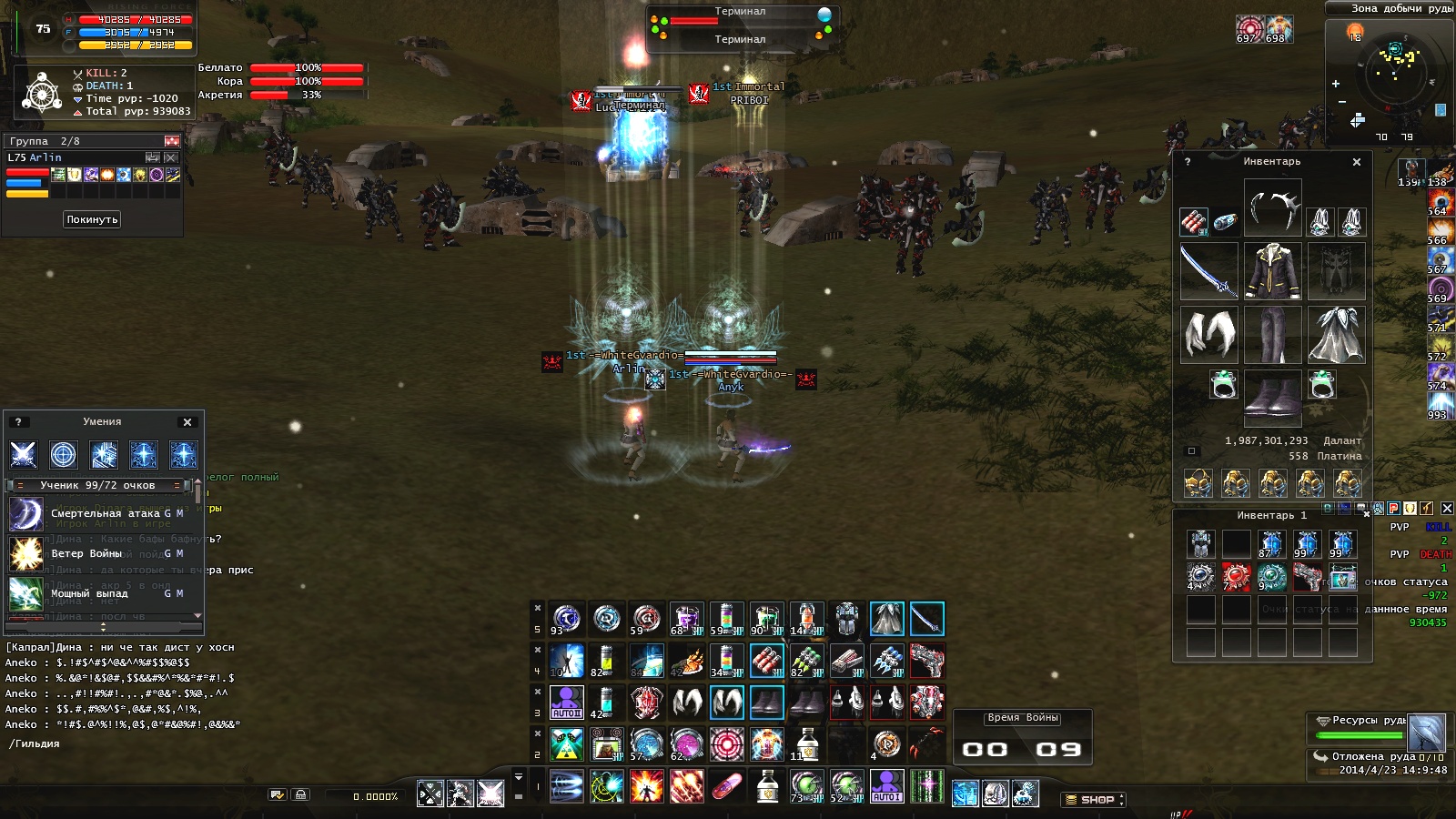Close the Инвентарь equipment window
Screen dimensions: 1456x819
[1357, 162]
